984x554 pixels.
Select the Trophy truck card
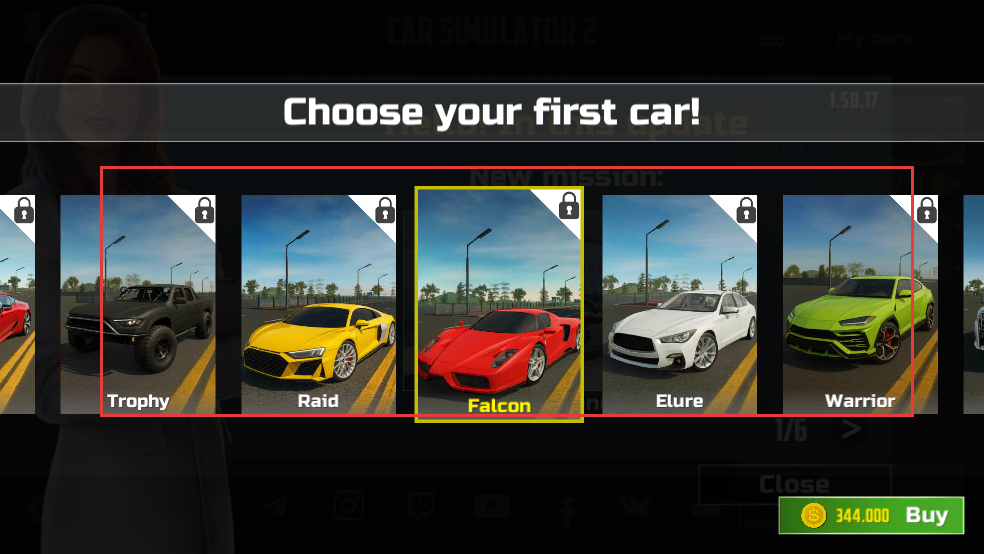[x=138, y=305]
